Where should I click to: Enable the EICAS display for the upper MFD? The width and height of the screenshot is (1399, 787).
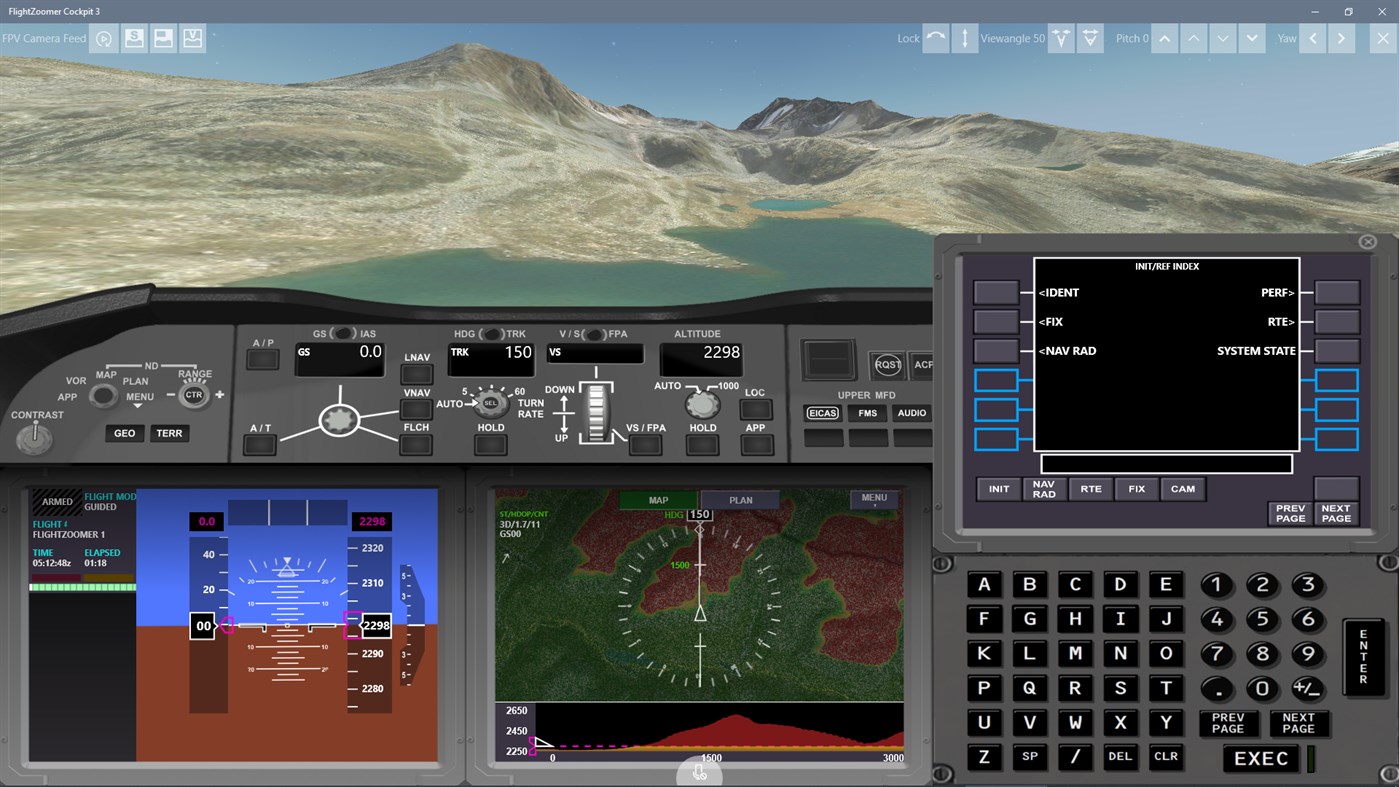pos(821,412)
